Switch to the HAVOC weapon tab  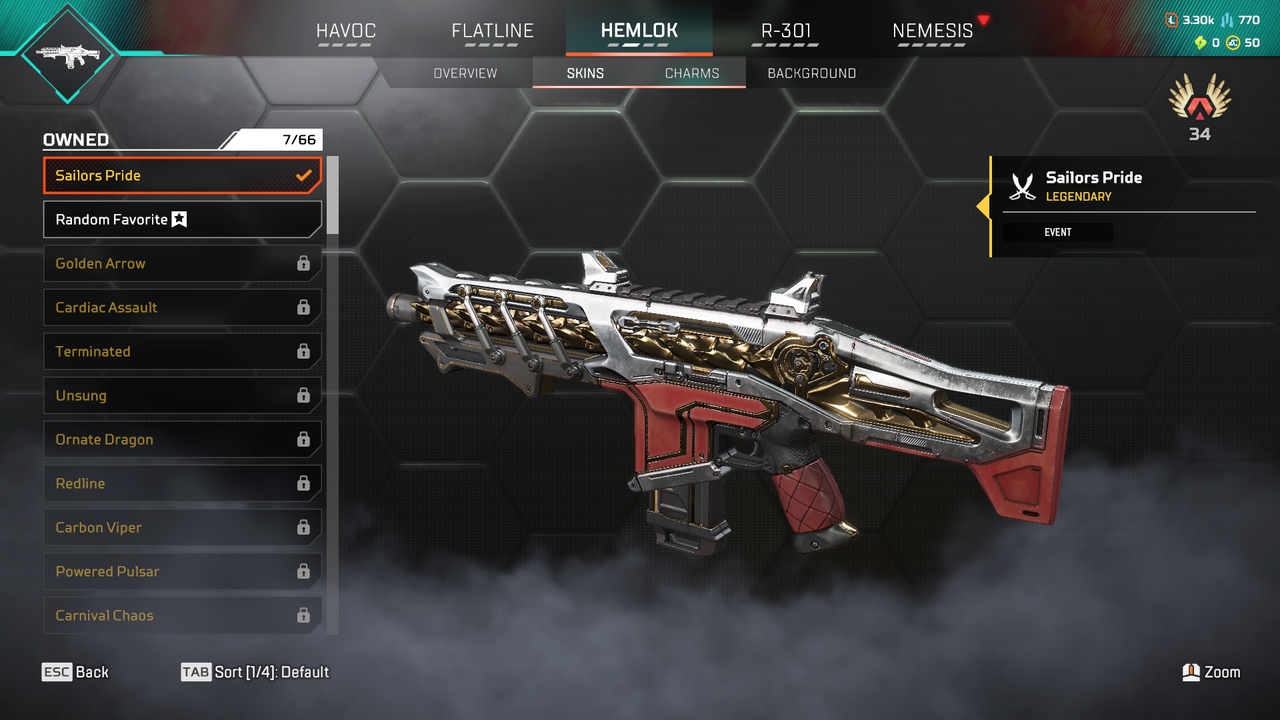point(346,31)
